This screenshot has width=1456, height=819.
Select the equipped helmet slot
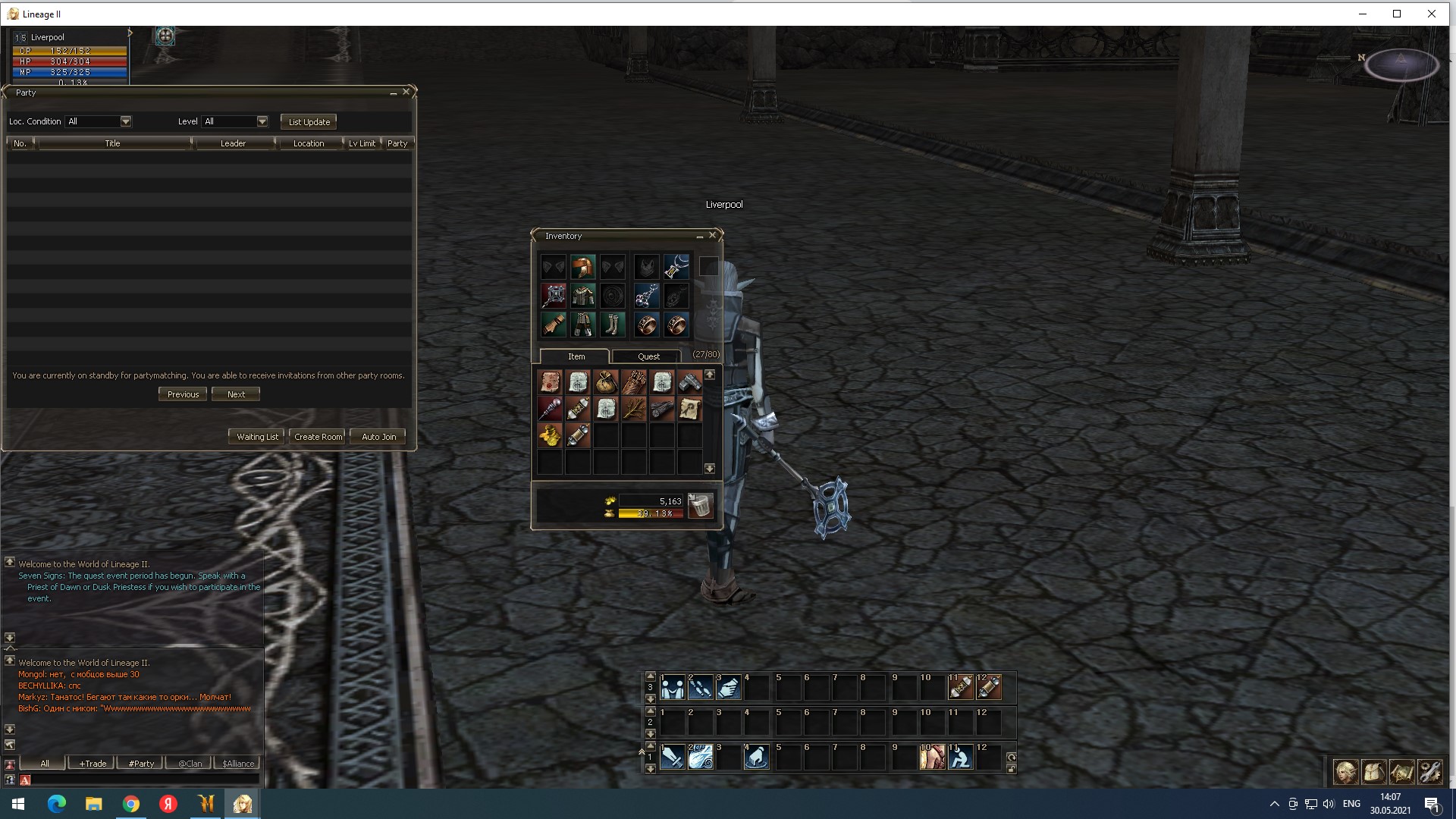(582, 267)
